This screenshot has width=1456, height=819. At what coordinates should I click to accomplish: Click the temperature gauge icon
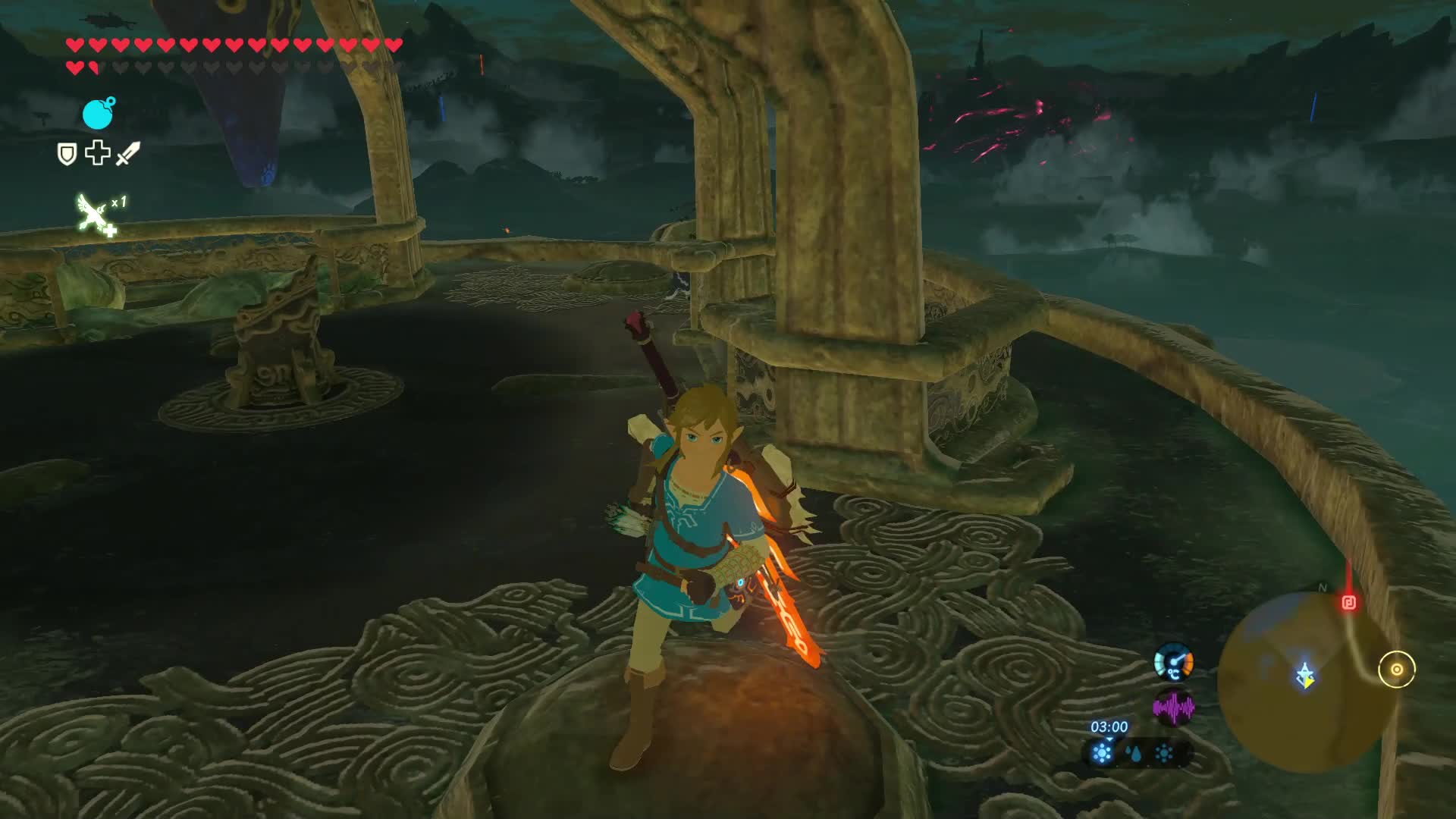[x=1173, y=663]
